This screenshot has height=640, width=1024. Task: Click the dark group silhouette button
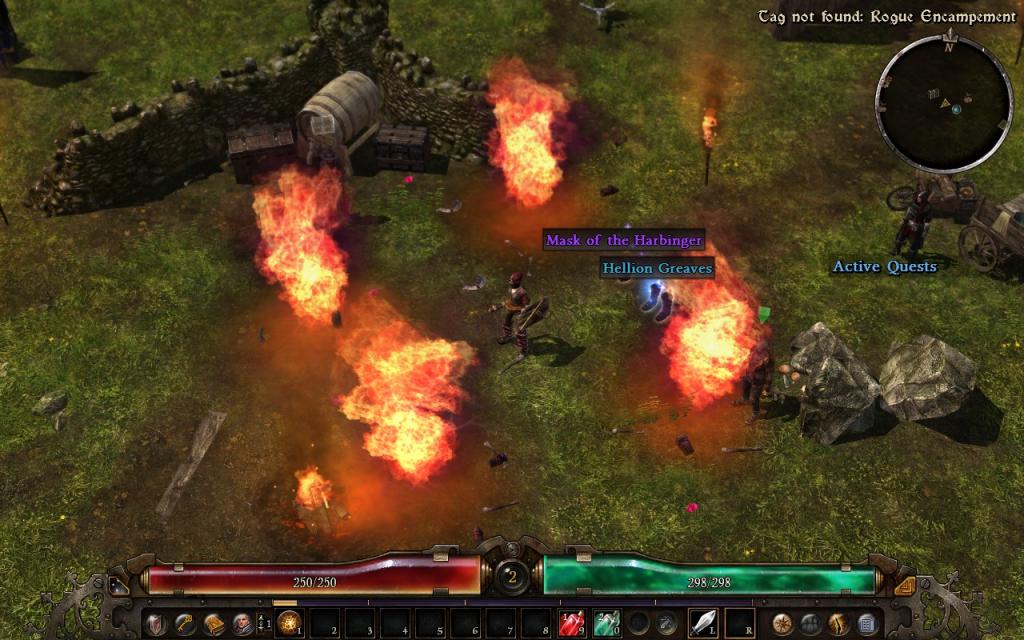[811, 624]
